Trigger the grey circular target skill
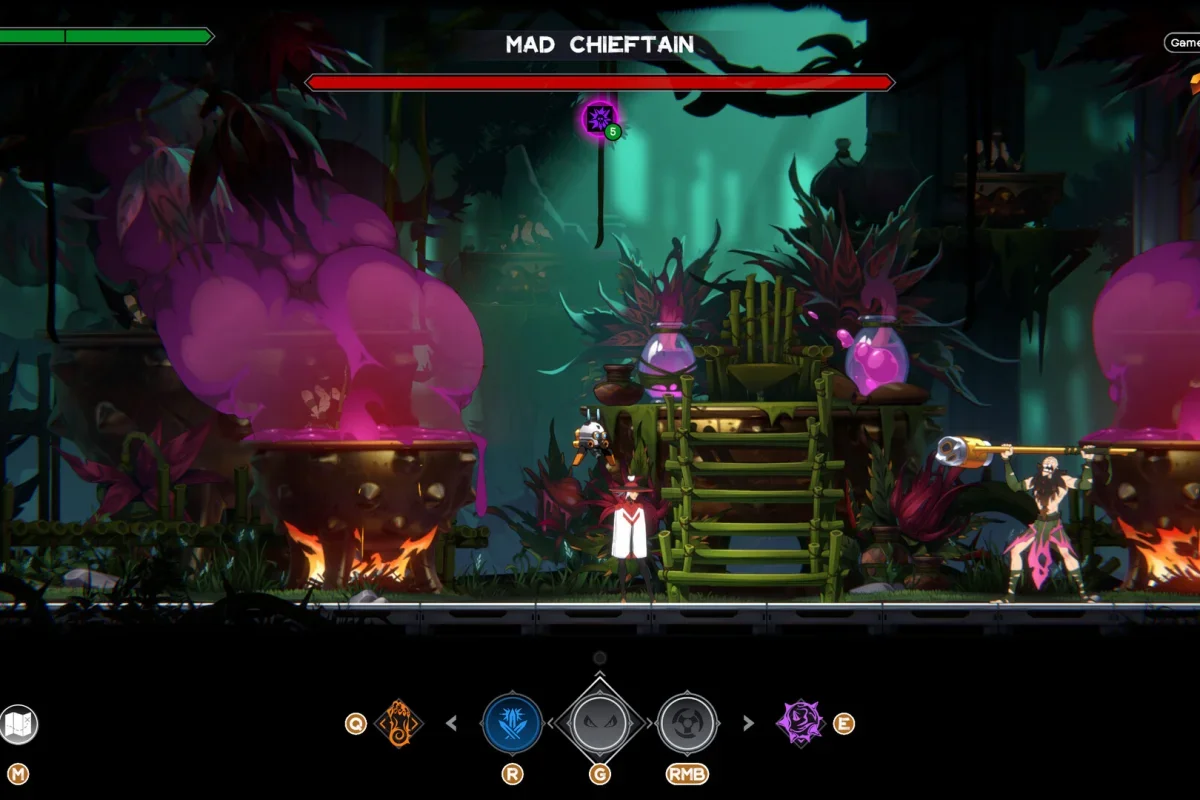Image resolution: width=1200 pixels, height=800 pixels. [688, 723]
